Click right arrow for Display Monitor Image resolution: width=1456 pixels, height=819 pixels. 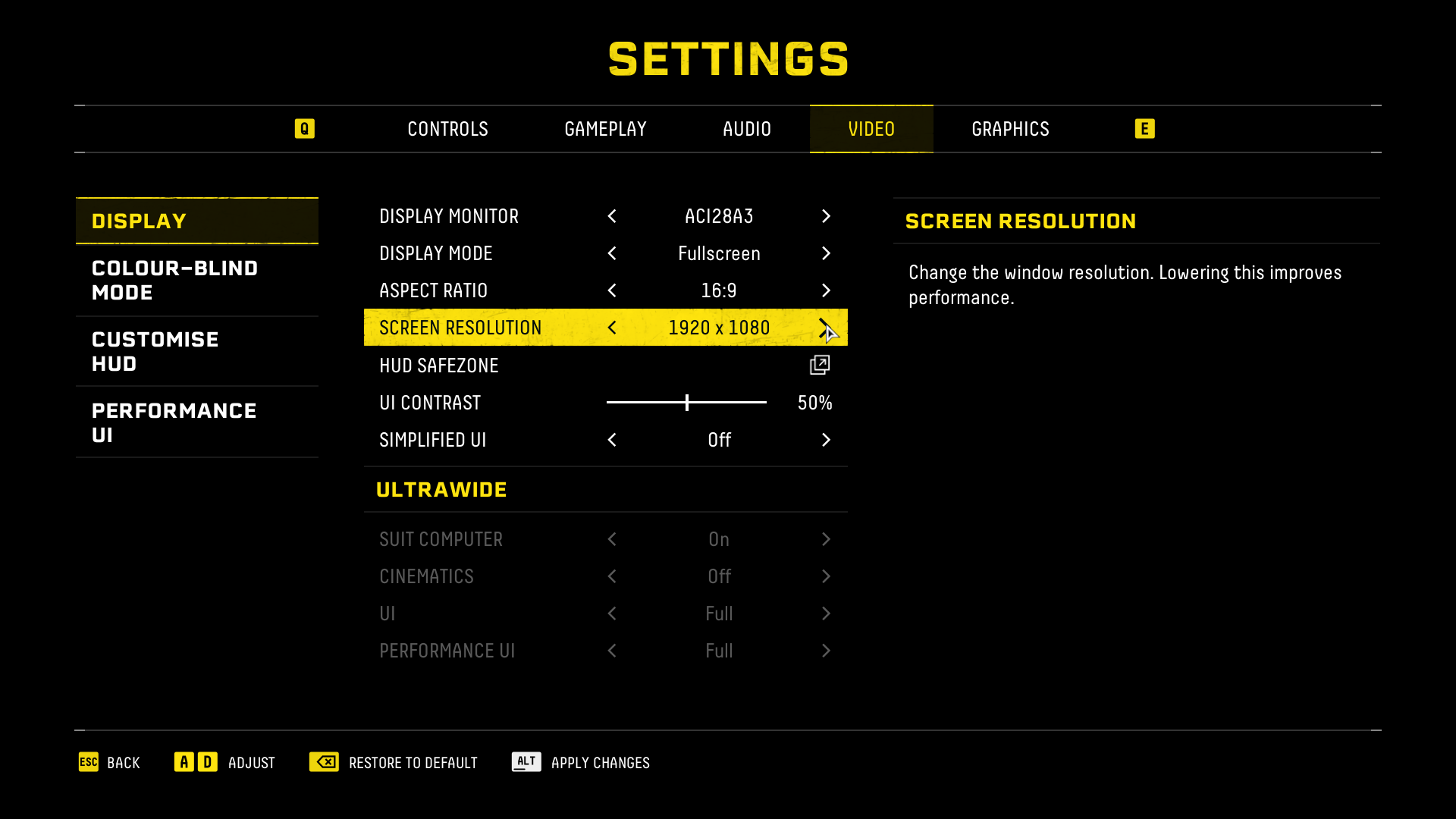(x=826, y=217)
